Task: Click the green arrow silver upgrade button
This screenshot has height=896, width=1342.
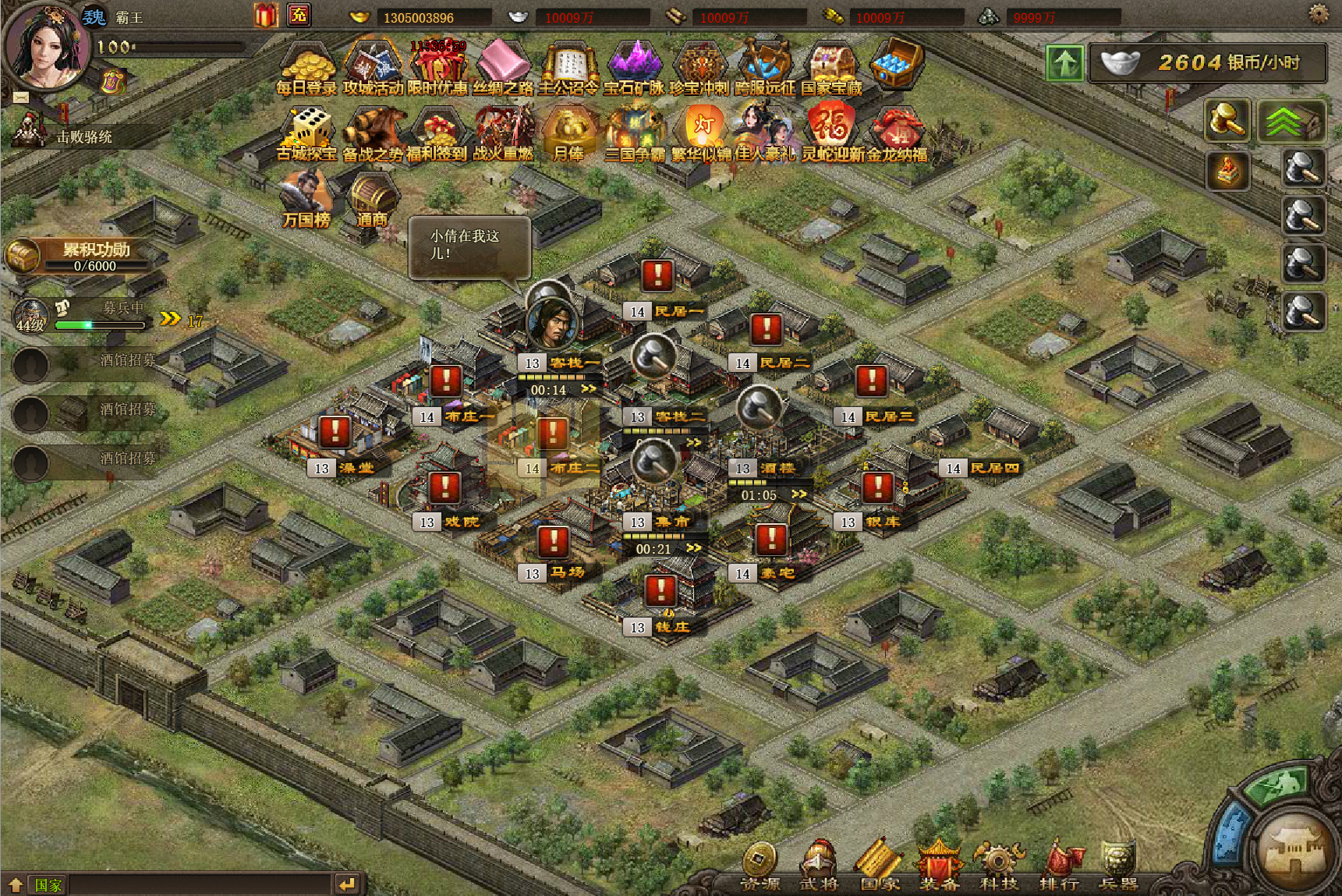Action: 1064,63
